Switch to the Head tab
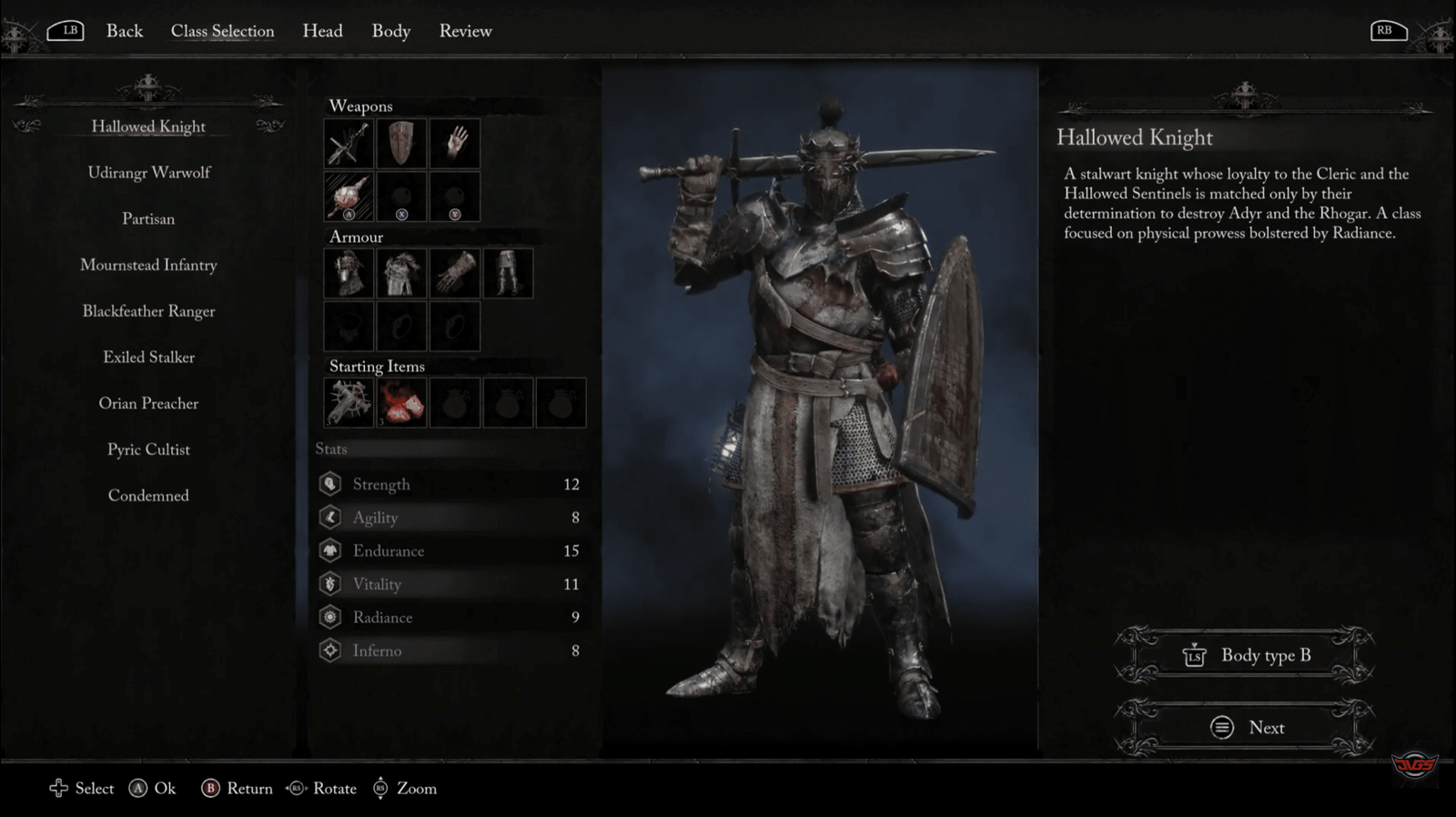 click(322, 31)
